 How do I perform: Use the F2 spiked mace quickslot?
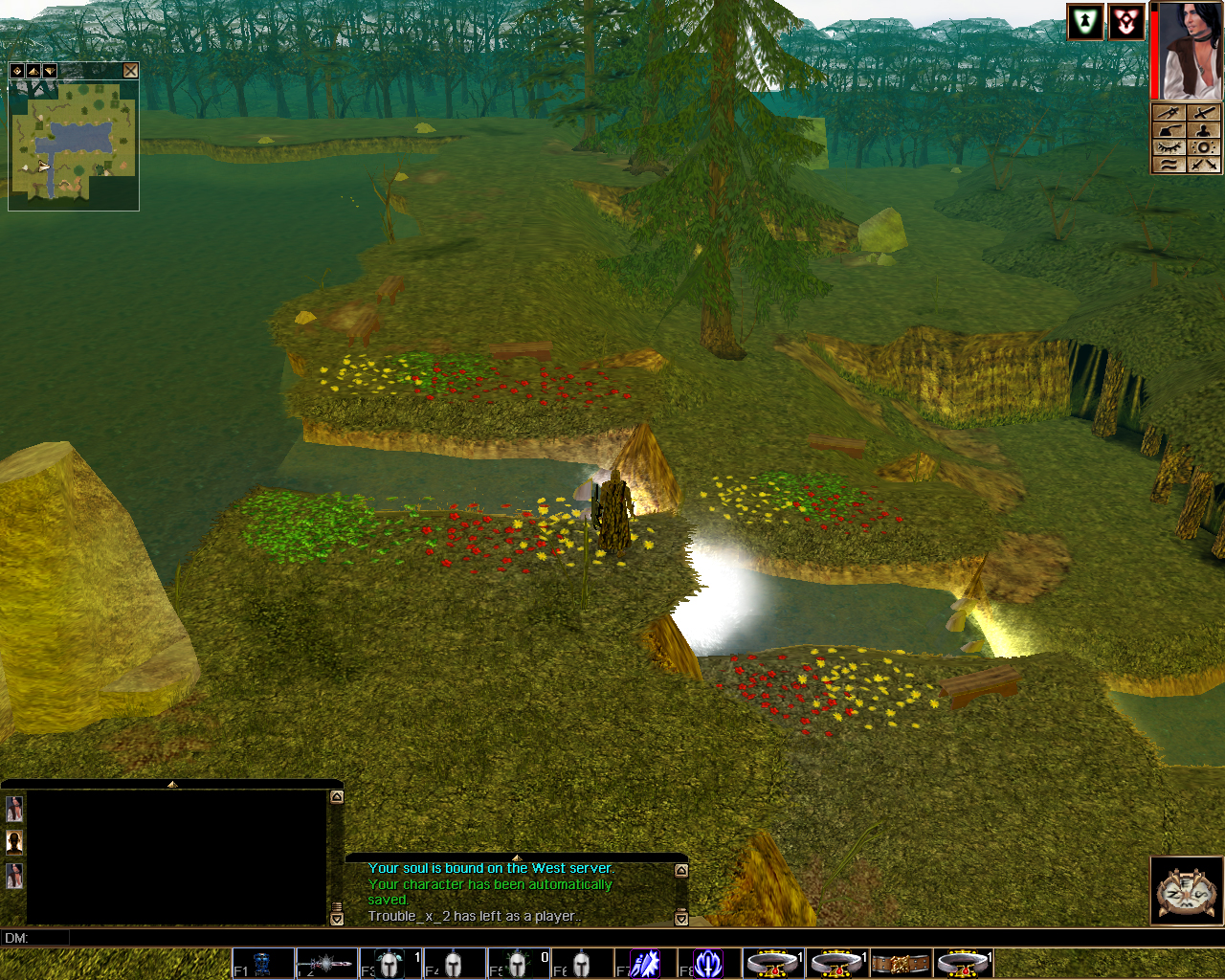[x=326, y=963]
